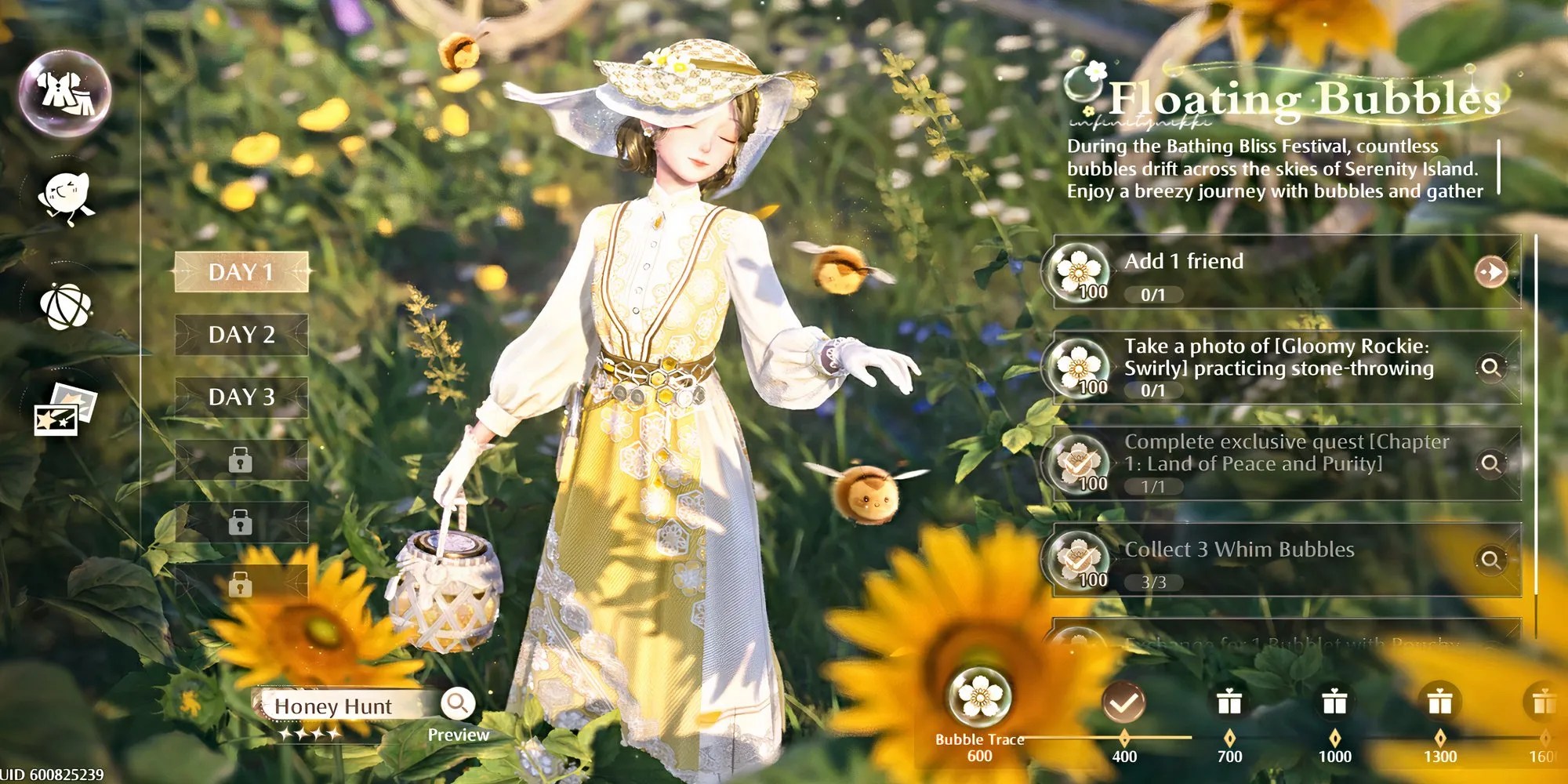The image size is (1568, 784).
Task: Open the photo album icon
Action: pyautogui.click(x=65, y=408)
